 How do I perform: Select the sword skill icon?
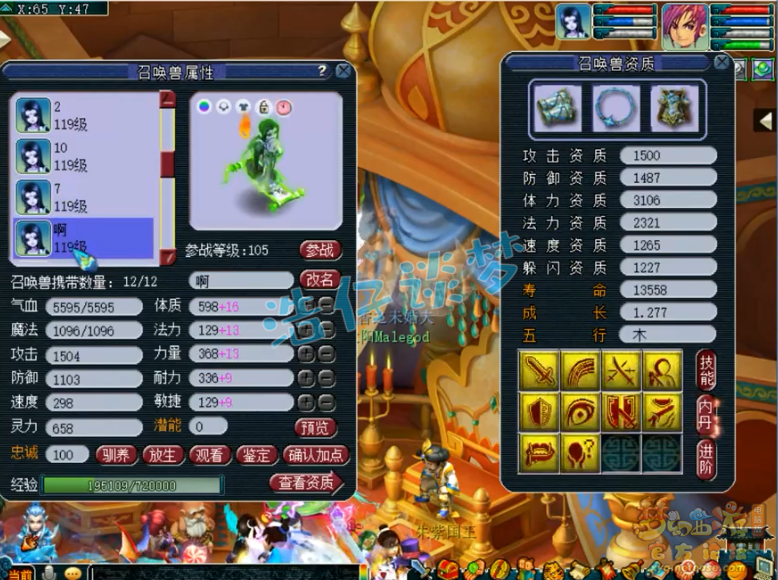(539, 370)
